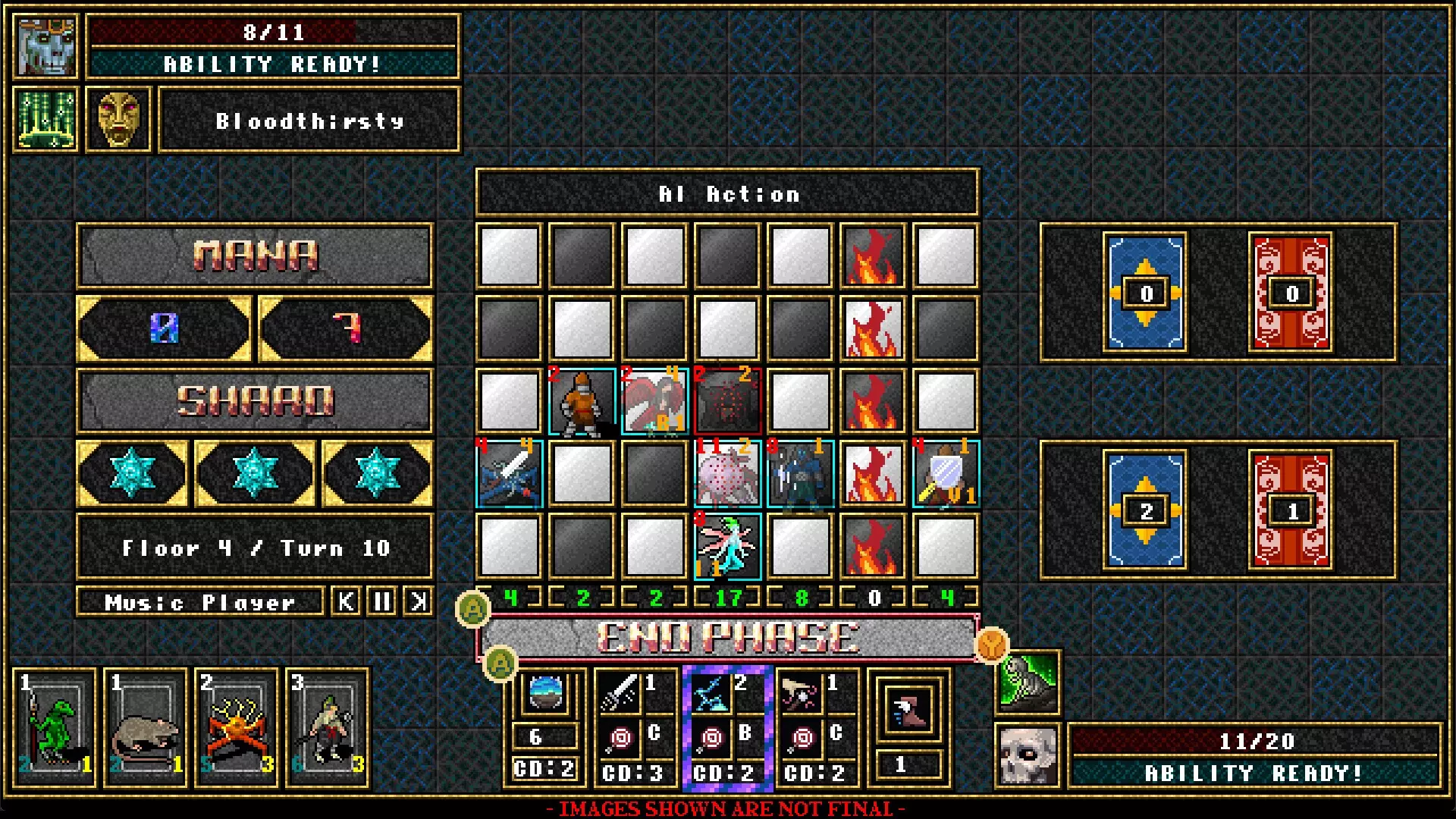Activate the highlighted blue lightning ability

711,693
